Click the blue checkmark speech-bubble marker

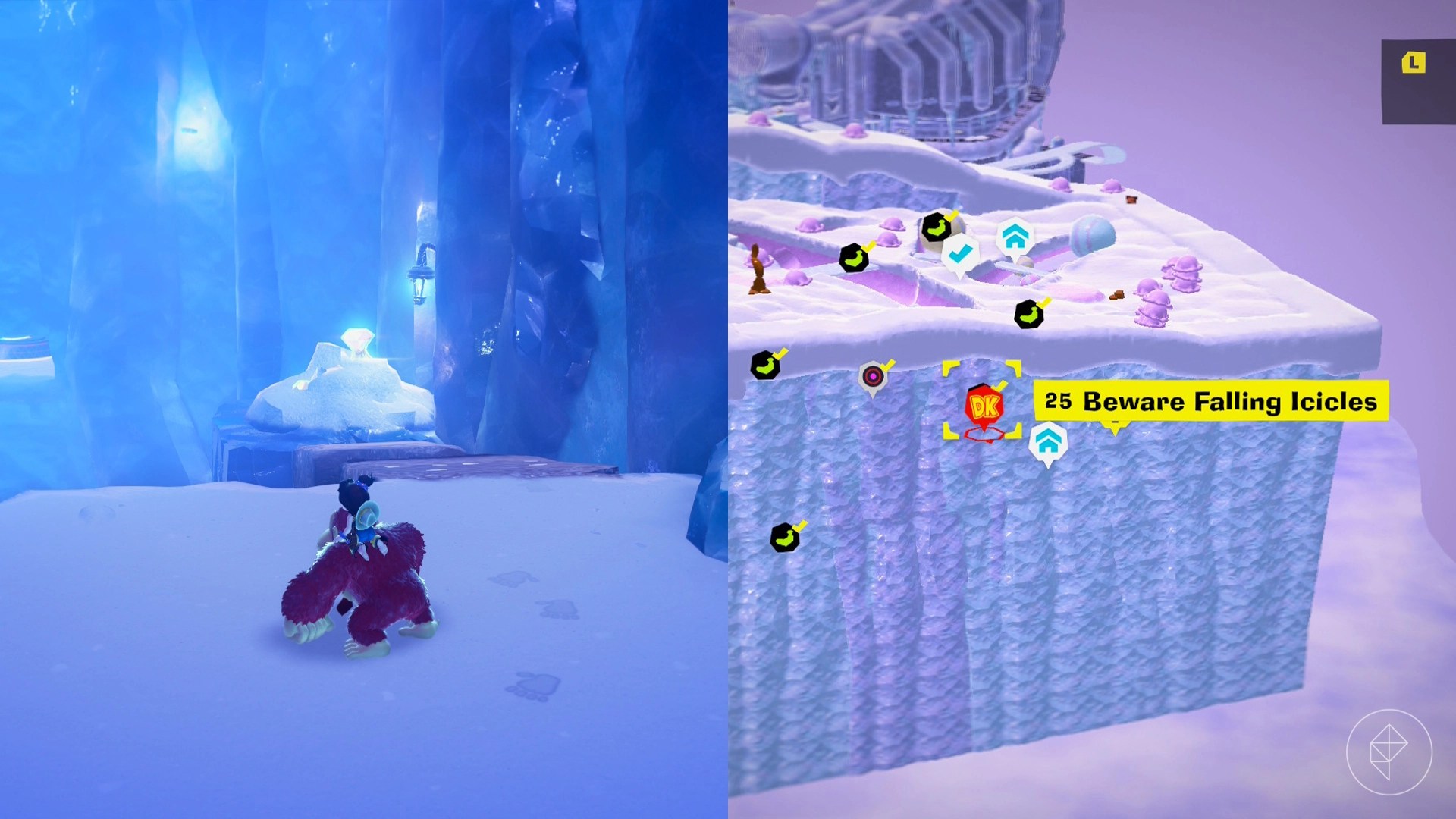click(960, 253)
